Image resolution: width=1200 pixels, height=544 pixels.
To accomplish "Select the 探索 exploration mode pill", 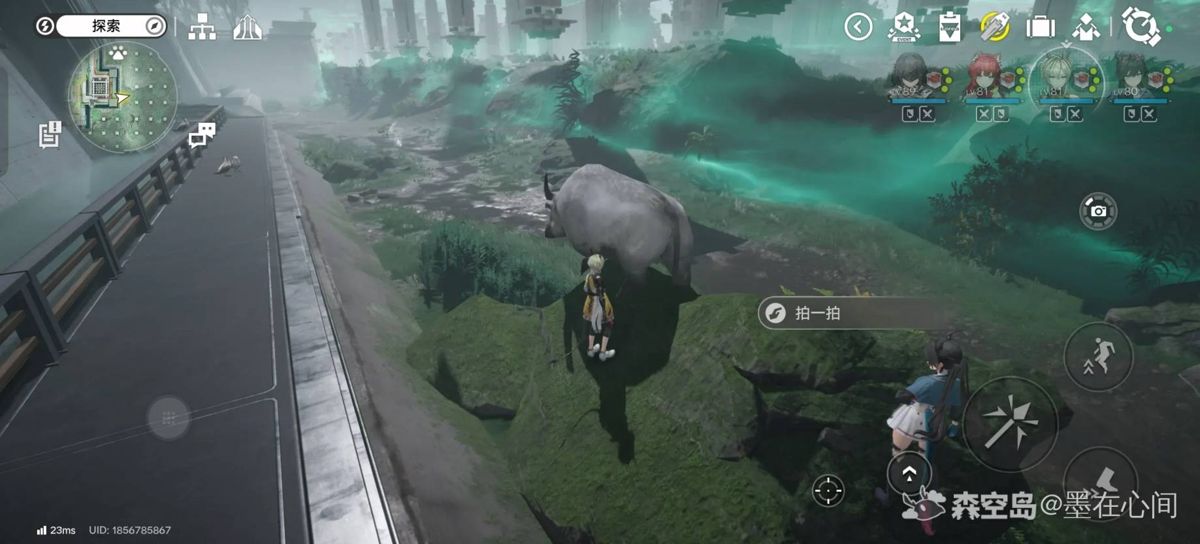I will [110, 26].
